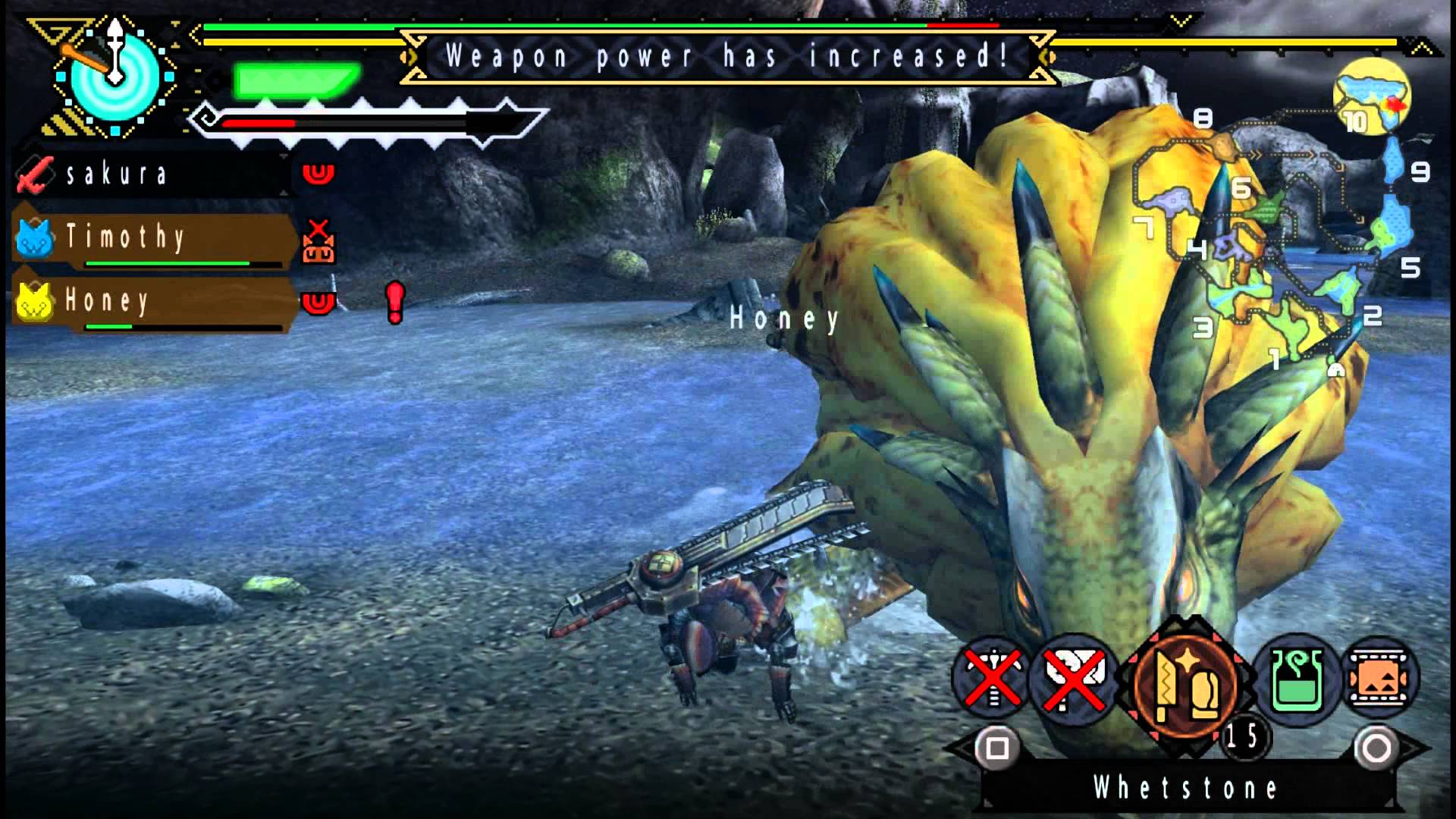This screenshot has height=819, width=1456.
Task: Click the crossed-swords icon beside sakura's name
Action: [34, 173]
